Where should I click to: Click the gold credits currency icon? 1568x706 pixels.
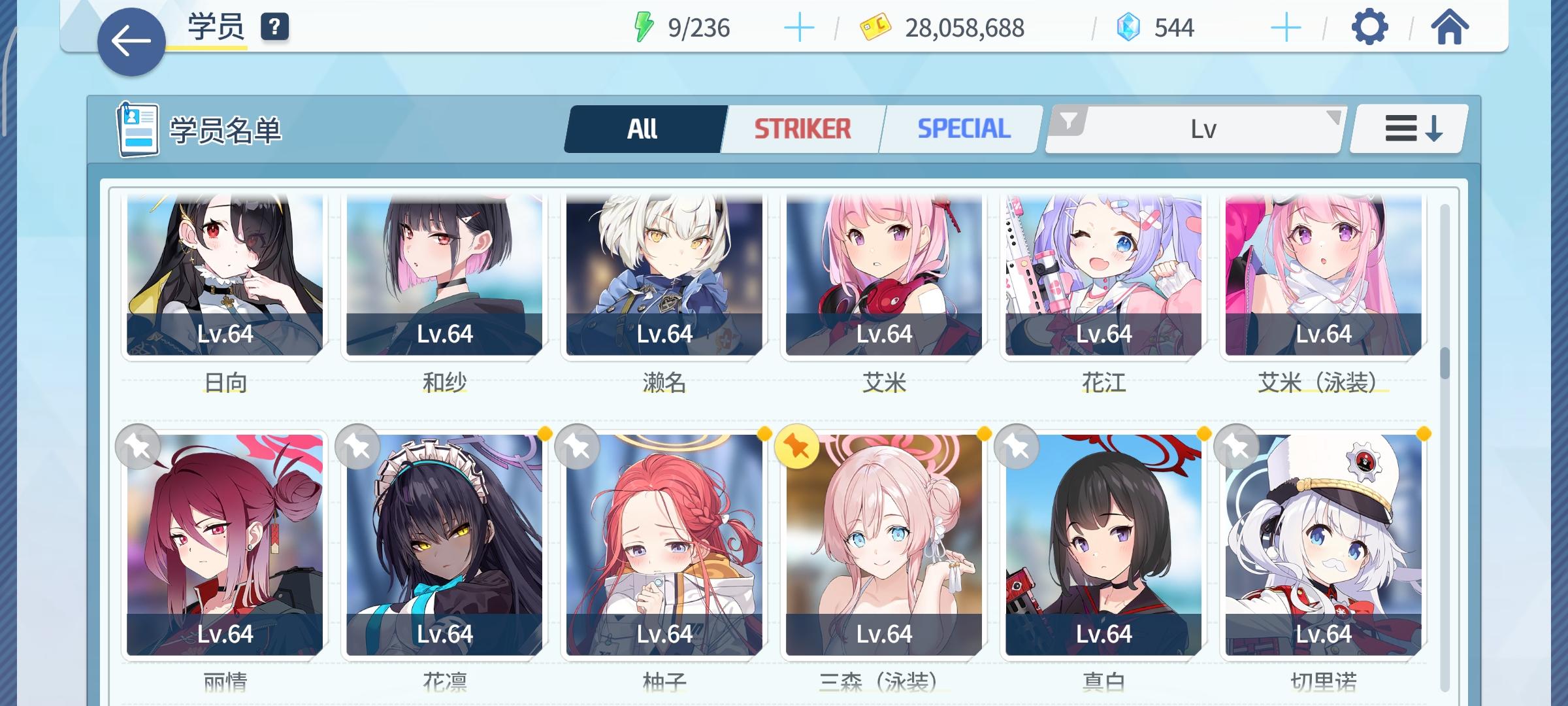(x=874, y=27)
